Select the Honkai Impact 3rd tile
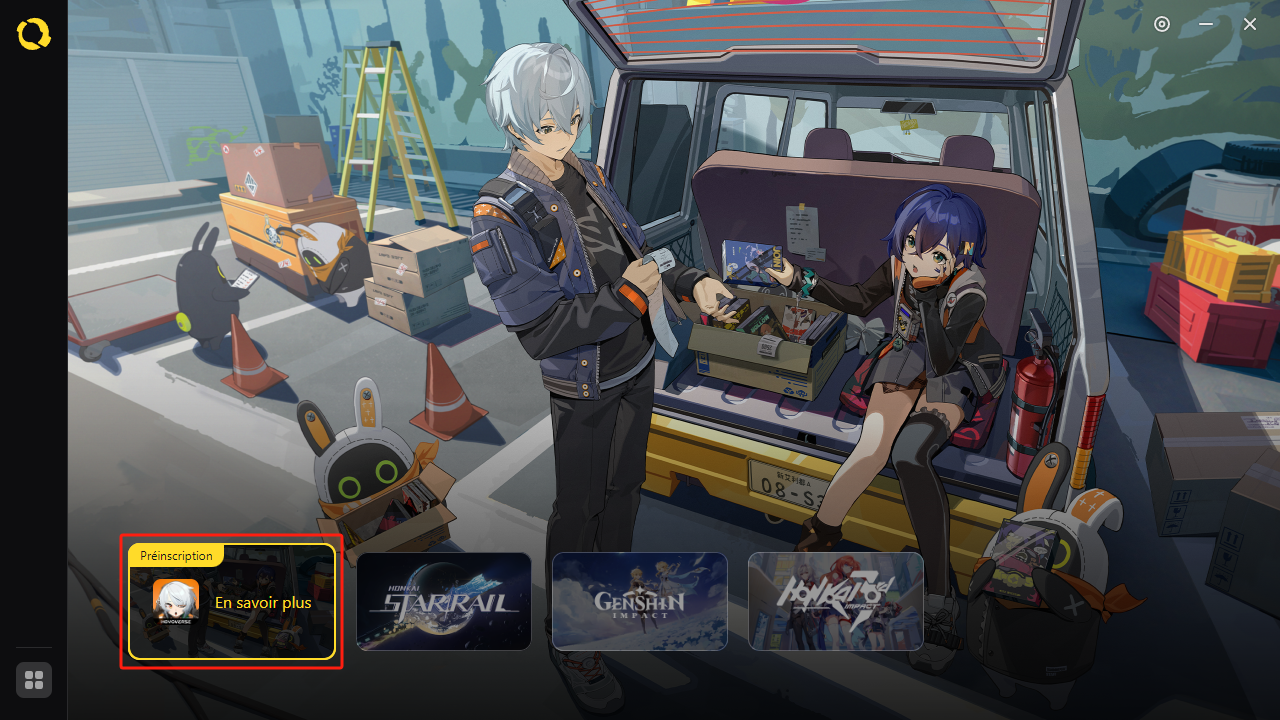Viewport: 1280px width, 720px height. tap(836, 602)
